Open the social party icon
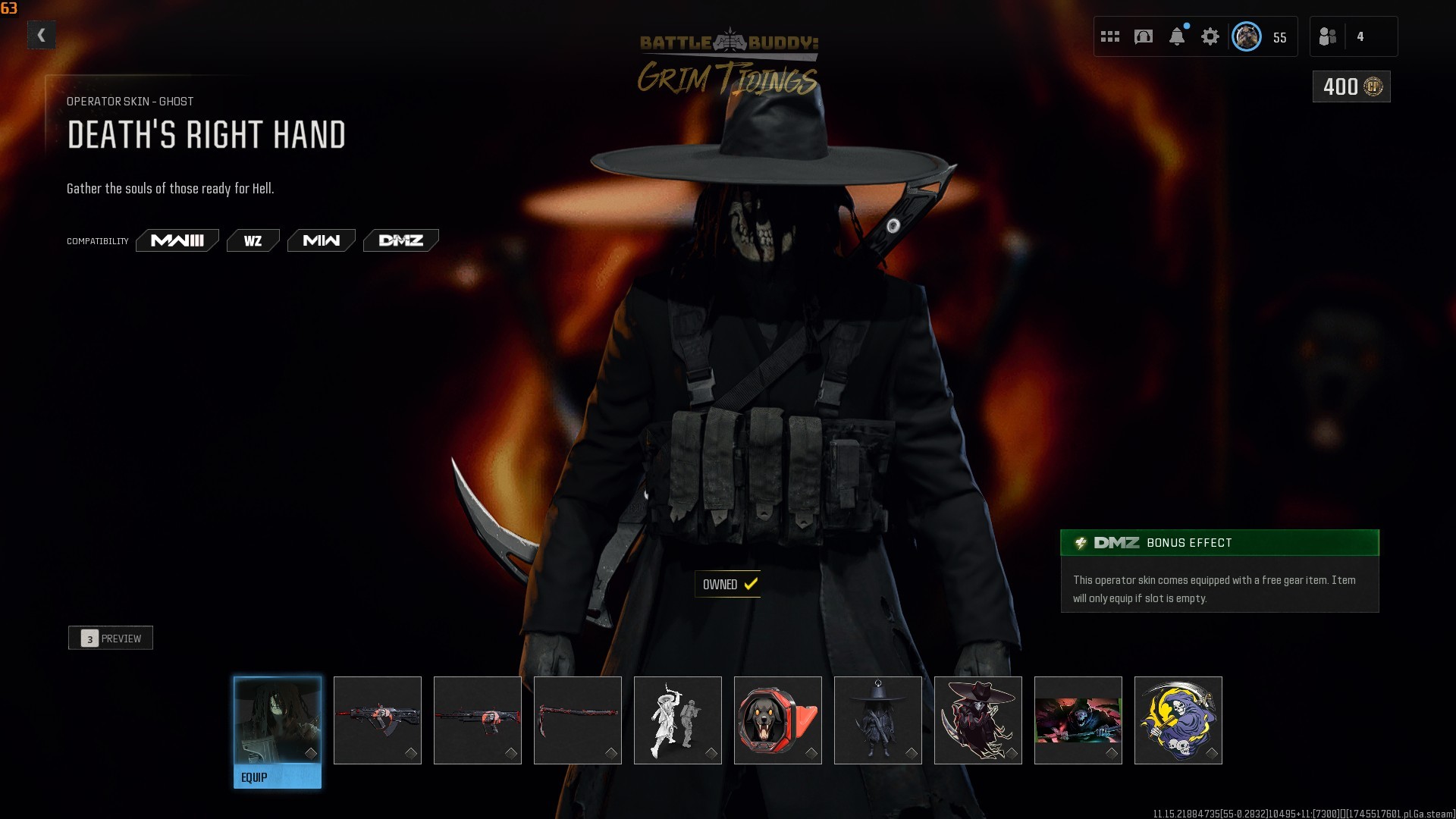The height and width of the screenshot is (819, 1456). (1328, 36)
